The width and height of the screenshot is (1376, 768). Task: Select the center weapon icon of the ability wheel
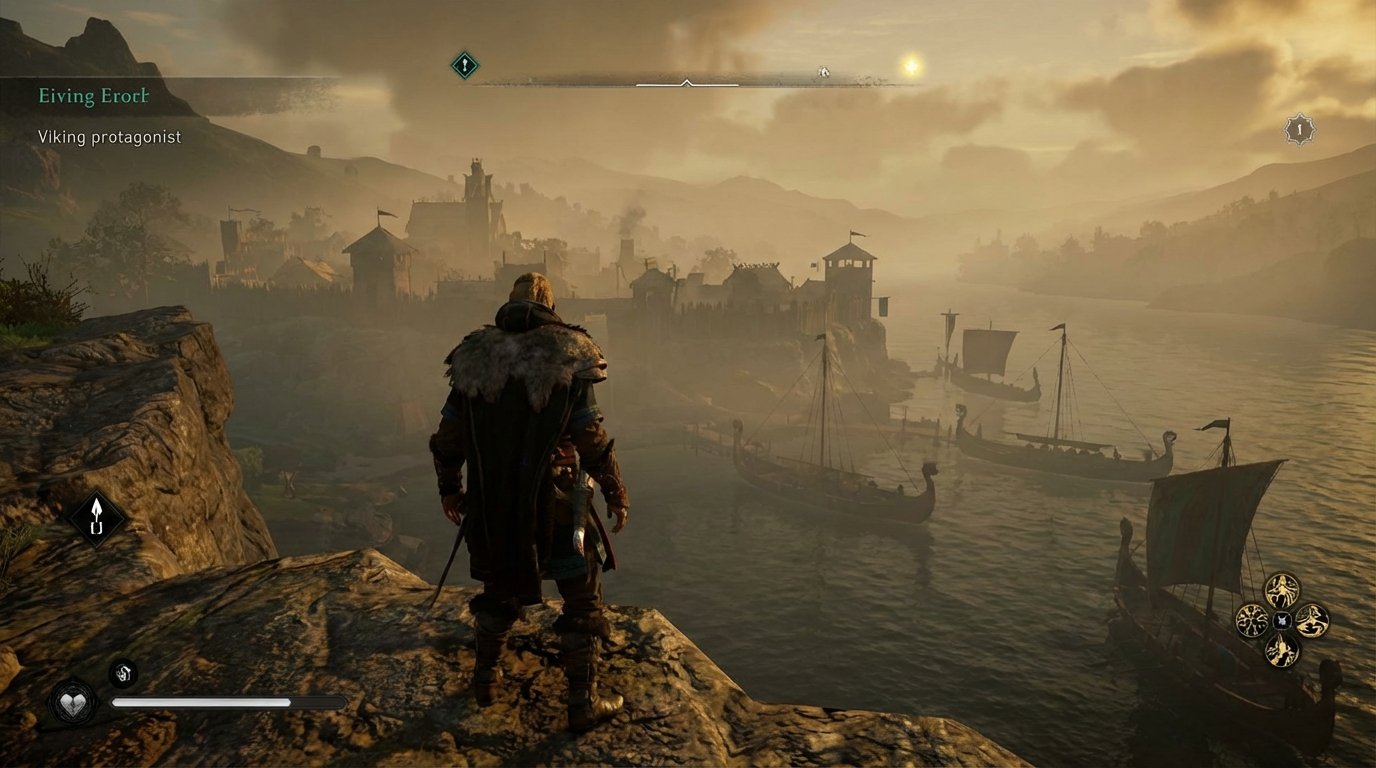(x=1280, y=618)
